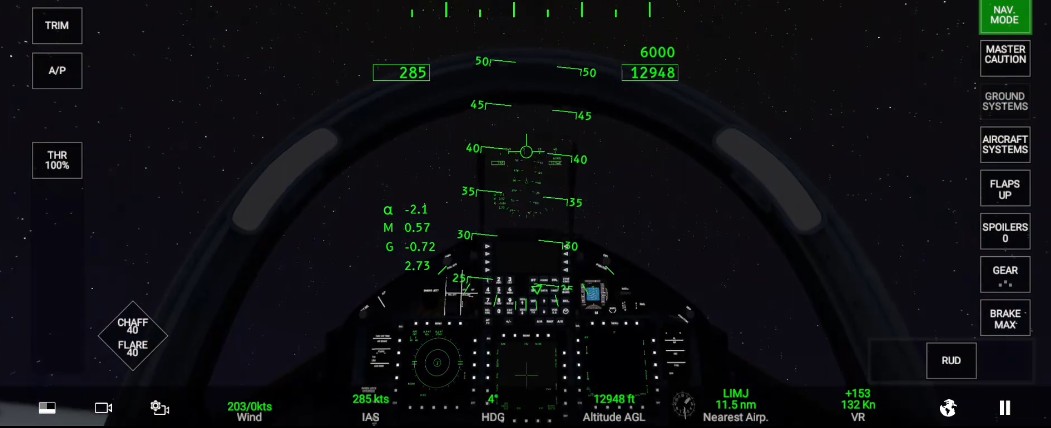Pause the flight simulation

[x=1005, y=407]
